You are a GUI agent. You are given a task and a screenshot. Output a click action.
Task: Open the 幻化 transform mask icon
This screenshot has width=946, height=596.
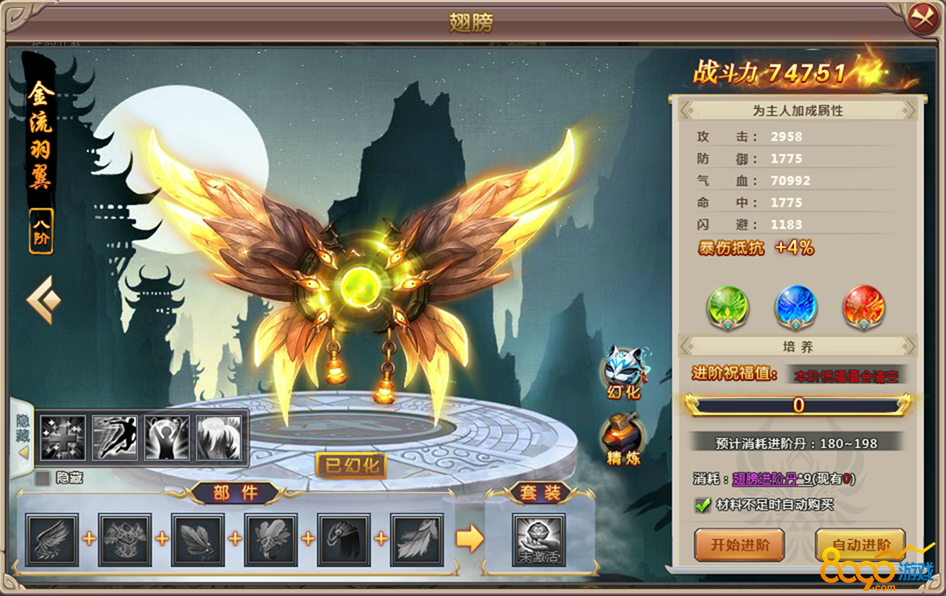[x=624, y=371]
